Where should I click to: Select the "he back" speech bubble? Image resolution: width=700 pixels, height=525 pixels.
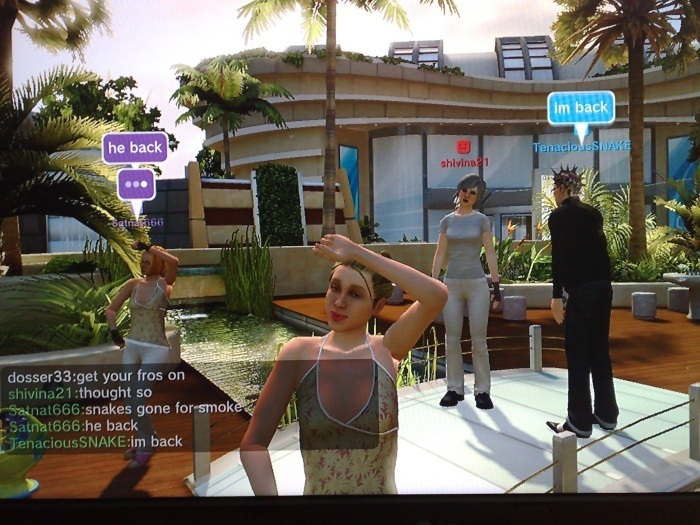pyautogui.click(x=135, y=148)
